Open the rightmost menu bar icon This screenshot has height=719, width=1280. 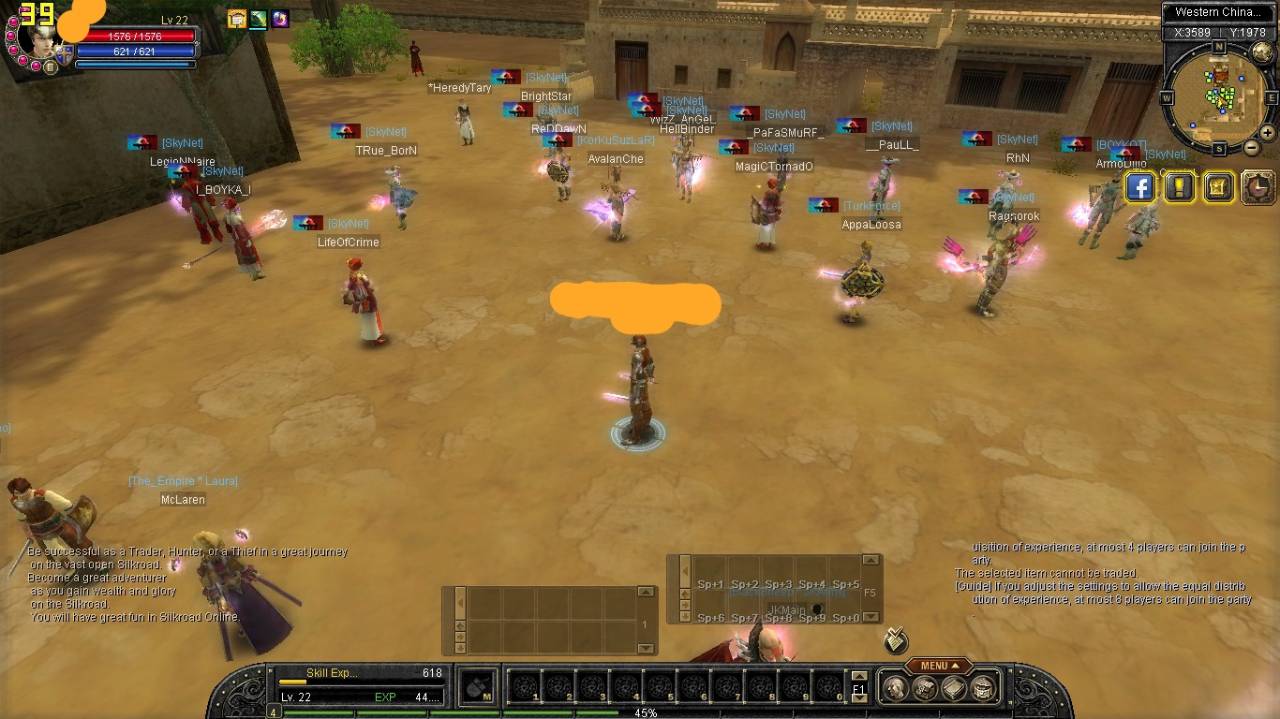click(x=985, y=687)
